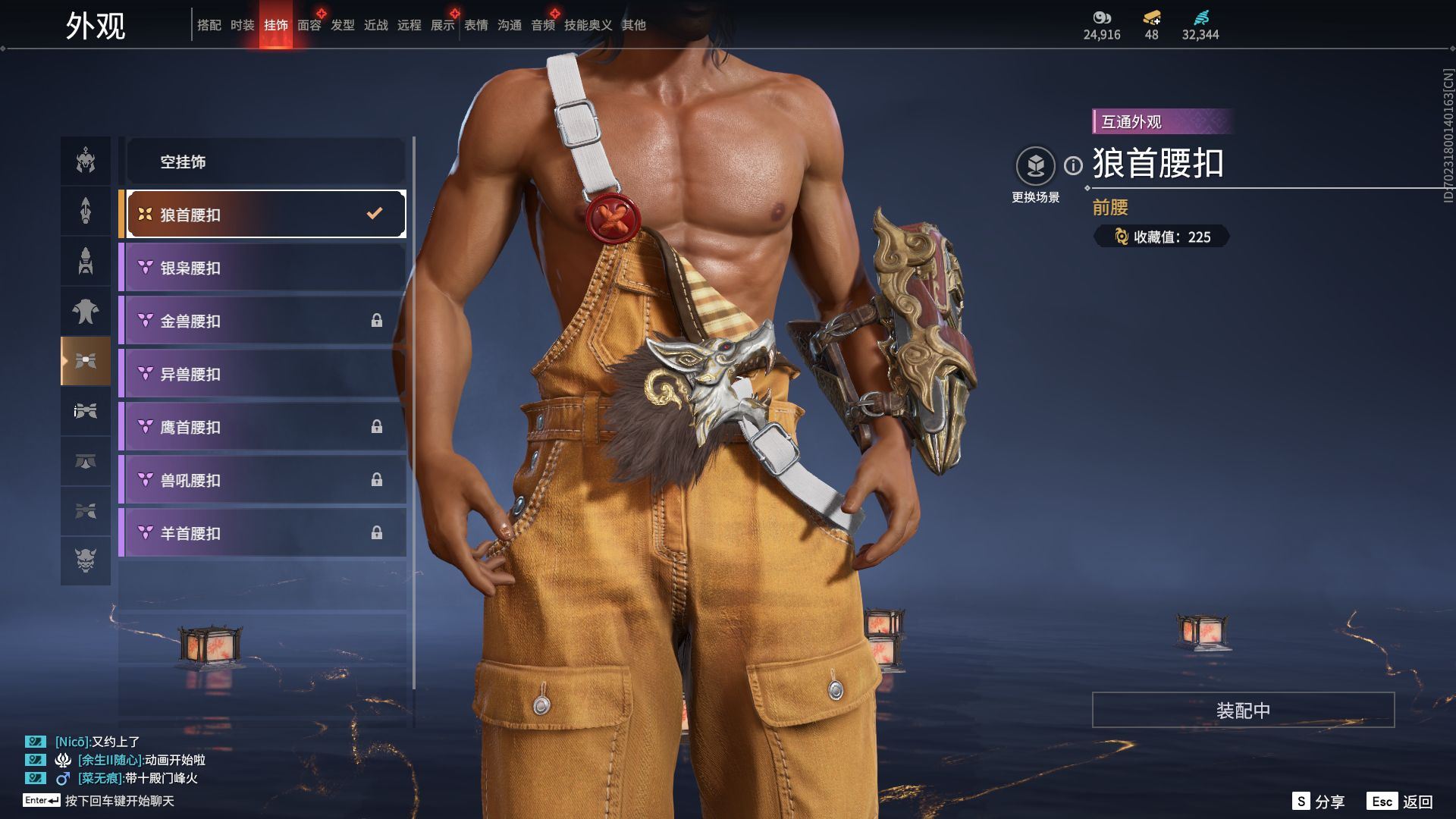Open the 技能奥义 tab
Image resolution: width=1456 pixels, height=819 pixels.
coord(588,25)
